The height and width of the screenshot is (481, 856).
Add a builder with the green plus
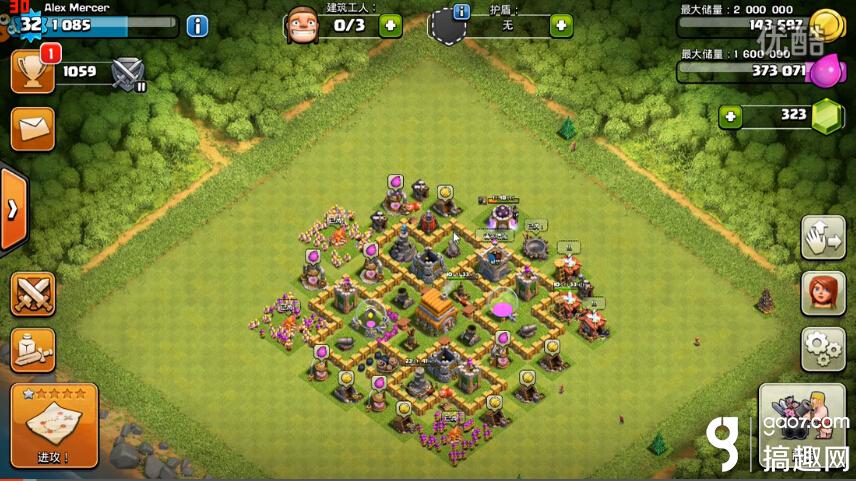click(388, 25)
